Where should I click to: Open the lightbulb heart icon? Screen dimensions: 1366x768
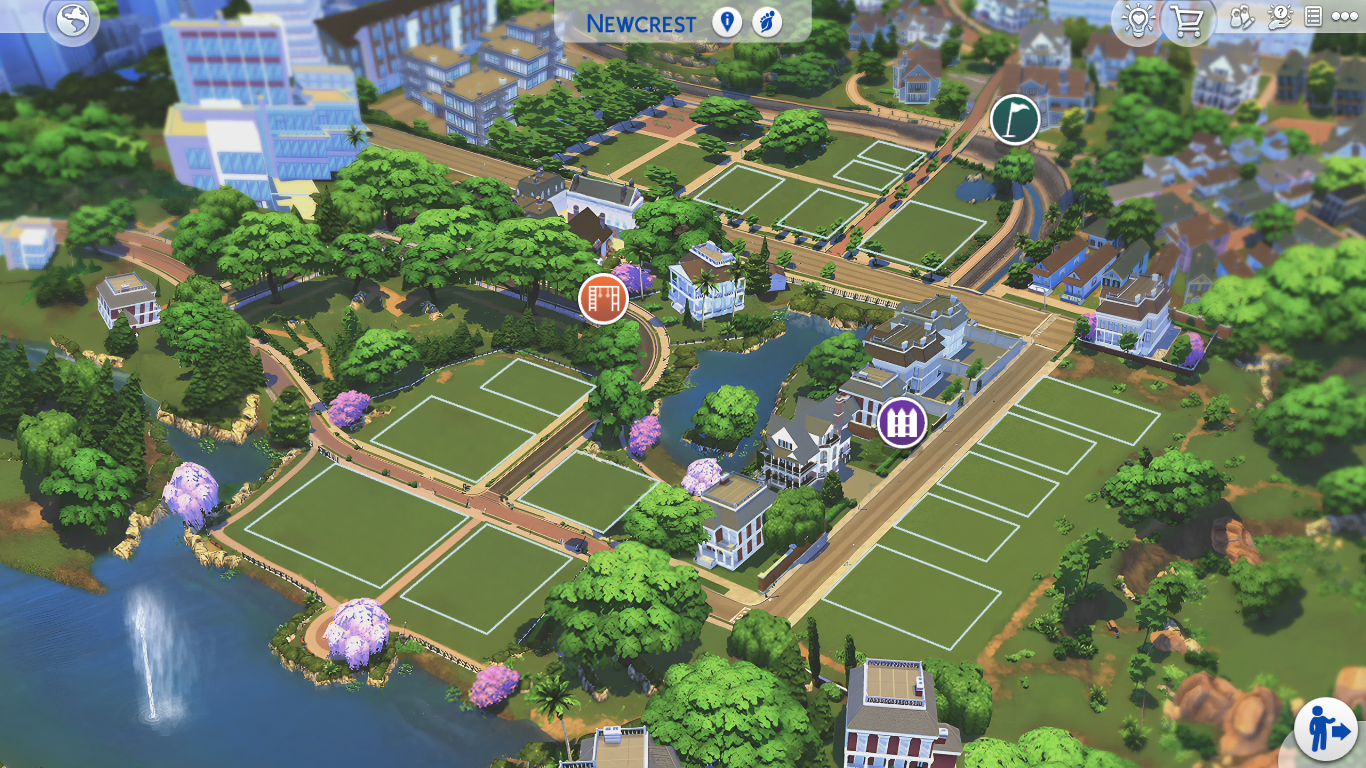coord(1138,20)
